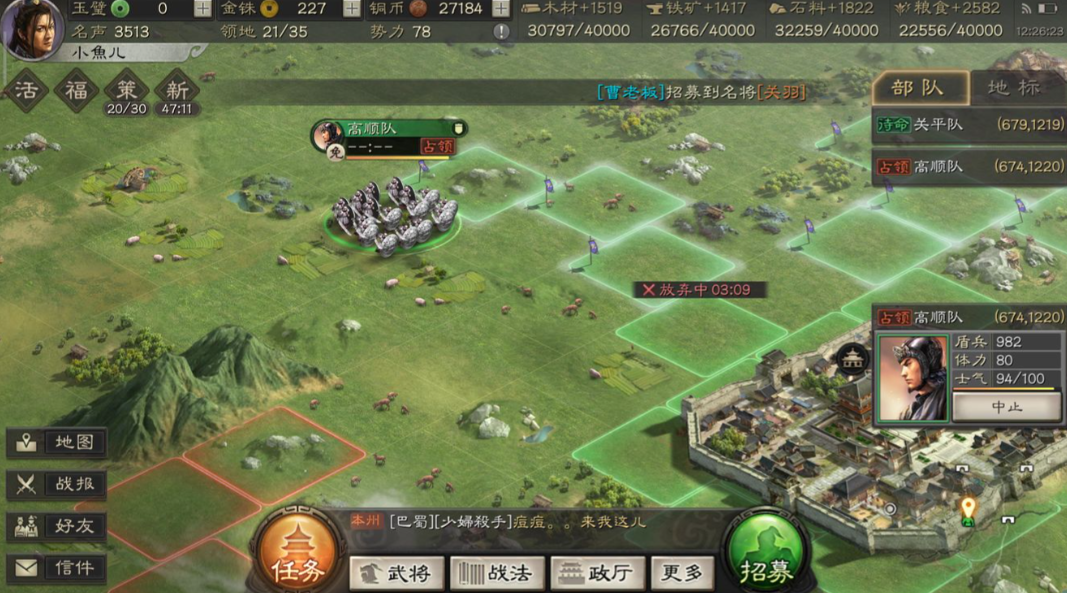
Task: Open the 活 activity diamond icon
Action: pos(26,91)
